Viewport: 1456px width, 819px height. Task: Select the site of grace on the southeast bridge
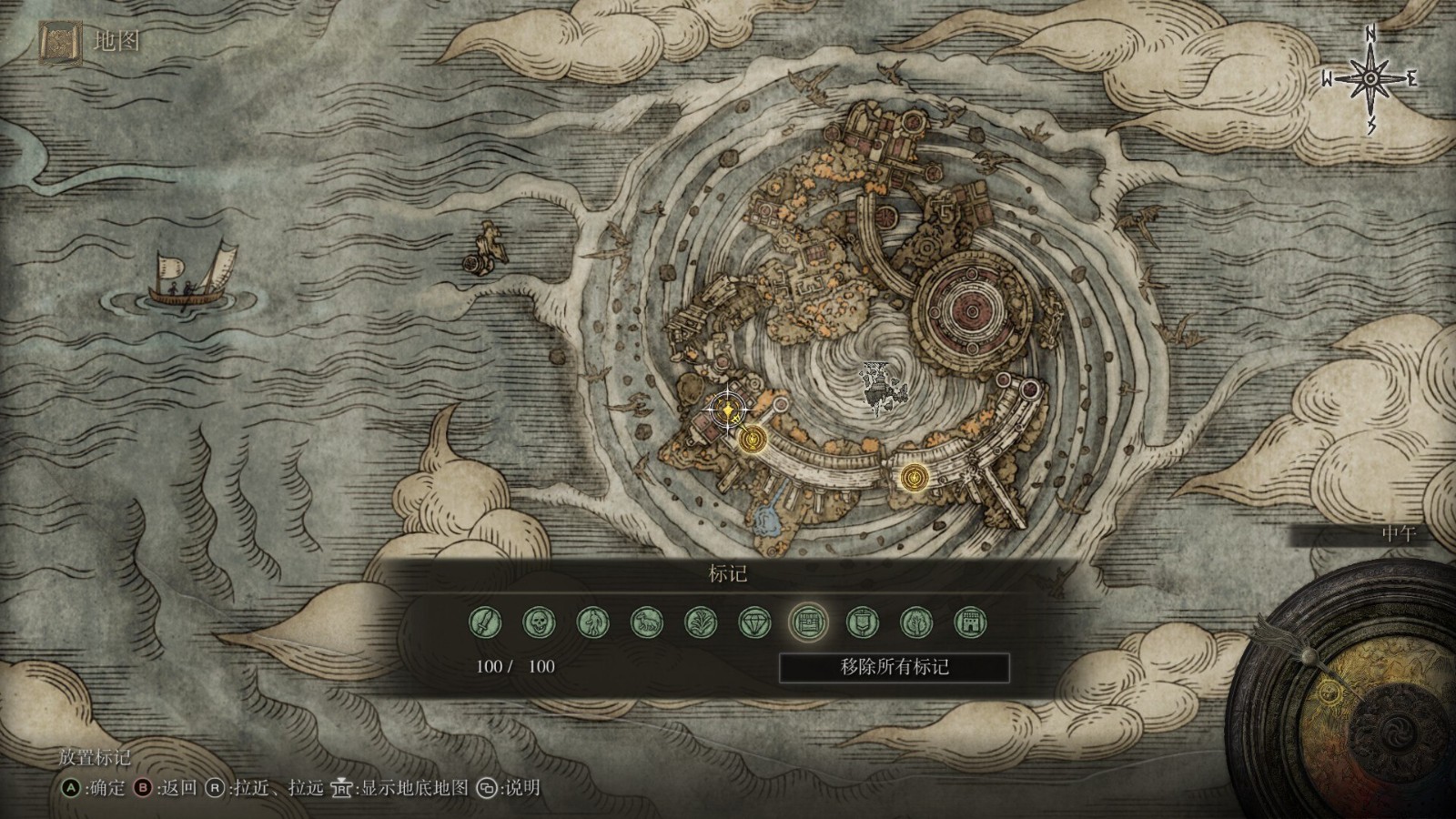coord(913,477)
